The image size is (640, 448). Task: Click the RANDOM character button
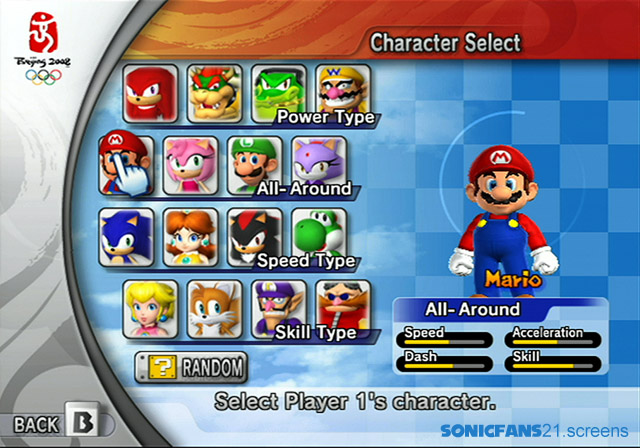coord(190,367)
